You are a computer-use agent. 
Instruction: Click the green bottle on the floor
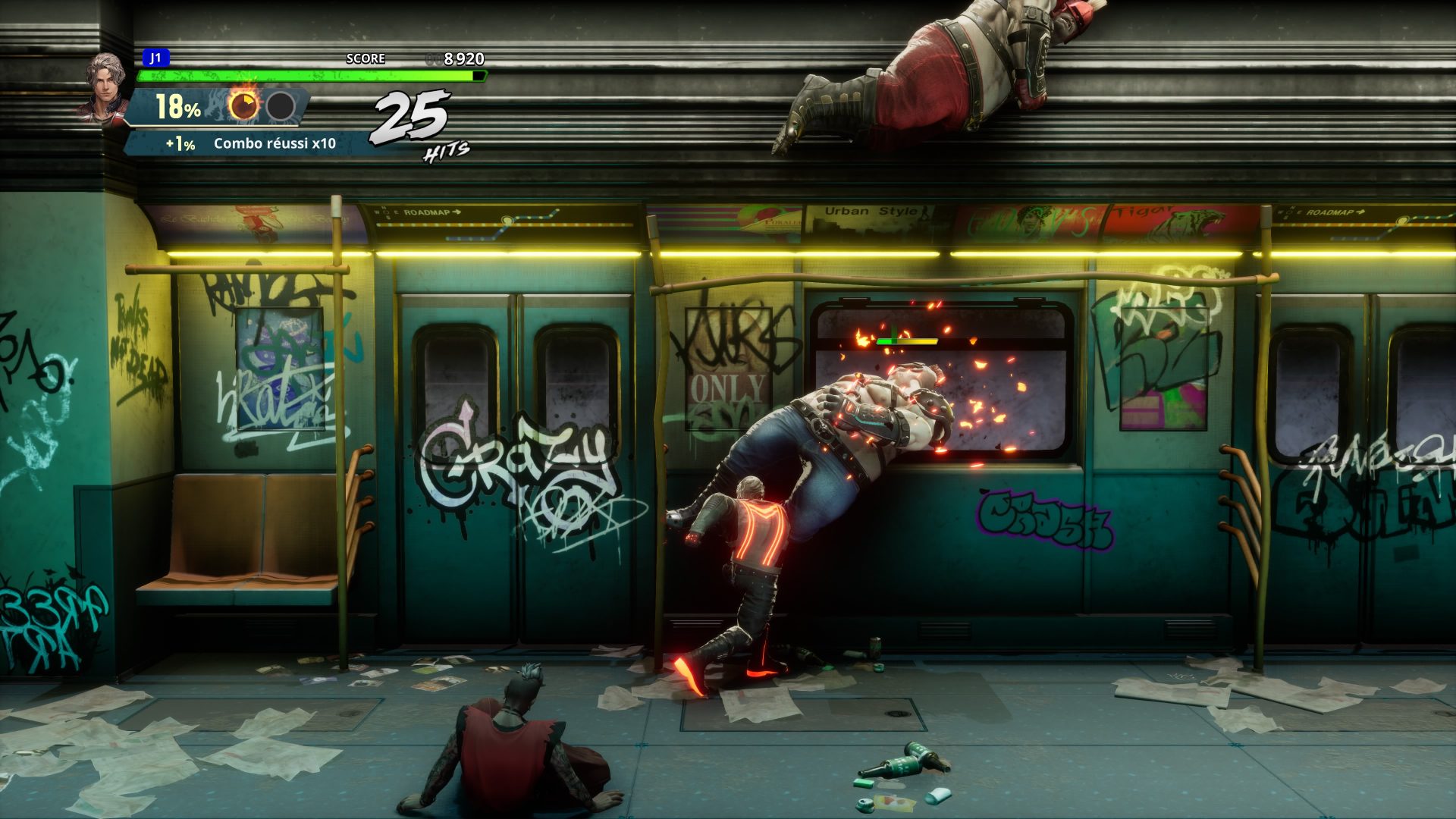[x=902, y=766]
